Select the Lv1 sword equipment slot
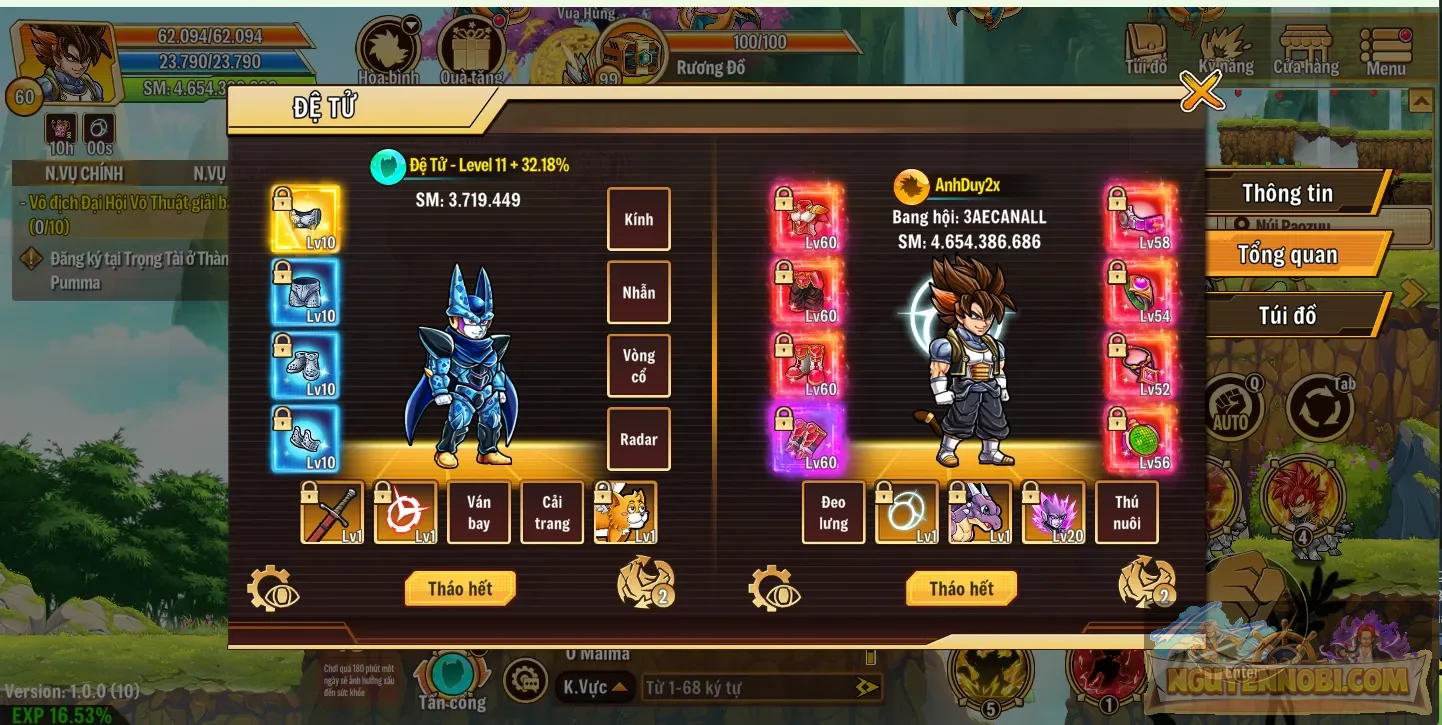The image size is (1442, 725). coord(331,512)
